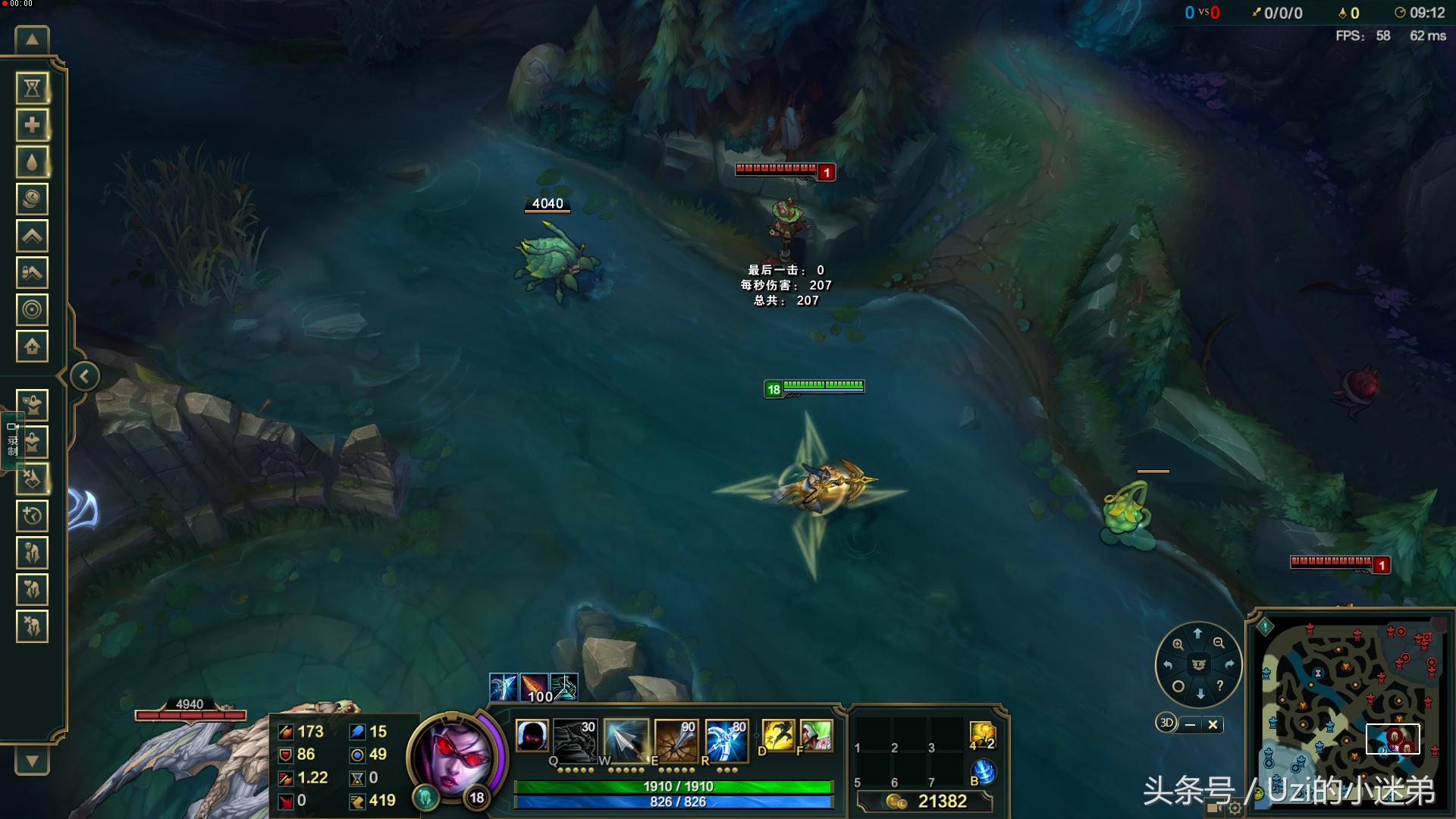The image size is (1456, 819).
Task: Cast the Flash summoner spell
Action: pos(778,736)
